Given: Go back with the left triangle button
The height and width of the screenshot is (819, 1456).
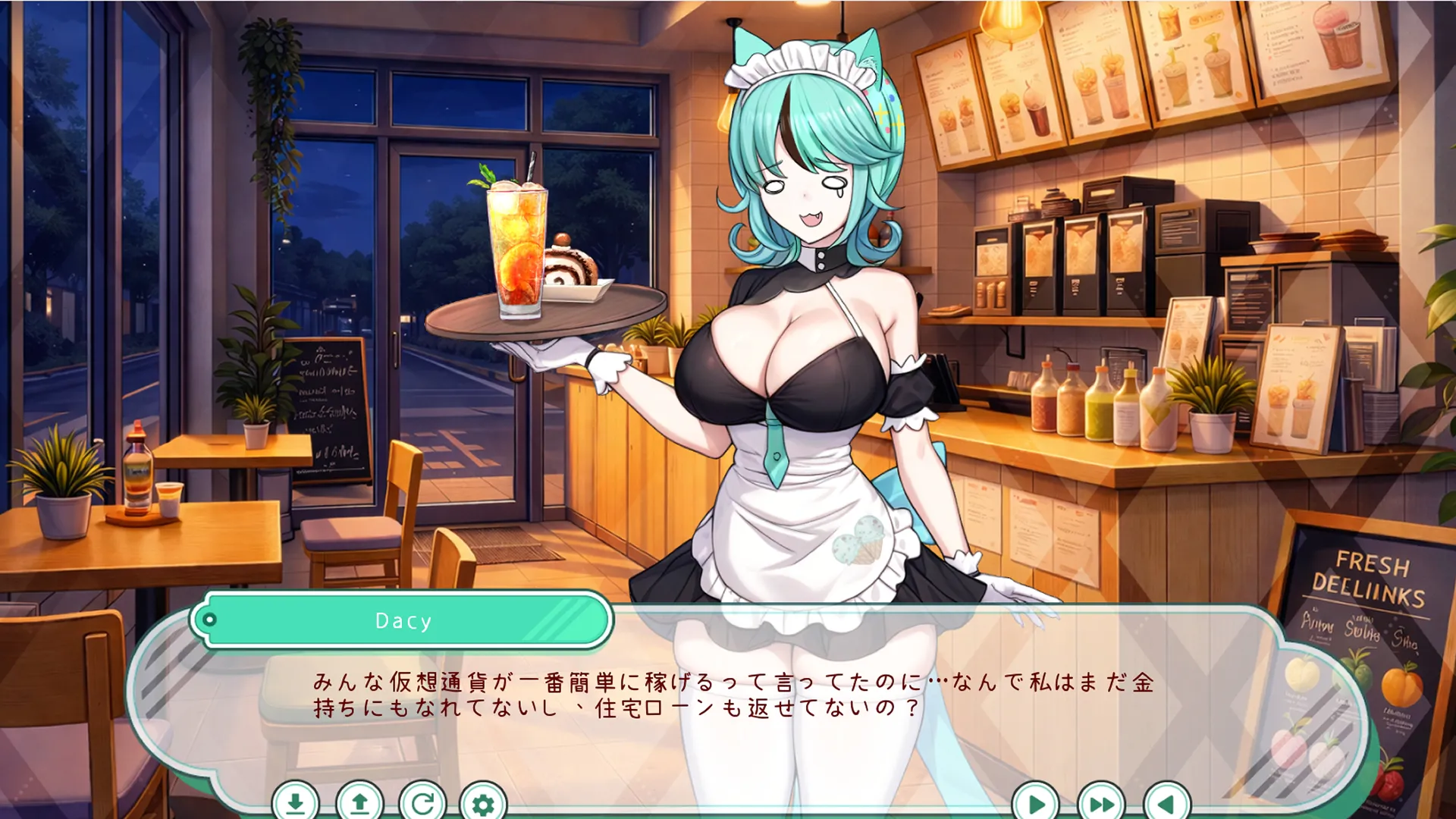Looking at the screenshot, I should (1166, 802).
